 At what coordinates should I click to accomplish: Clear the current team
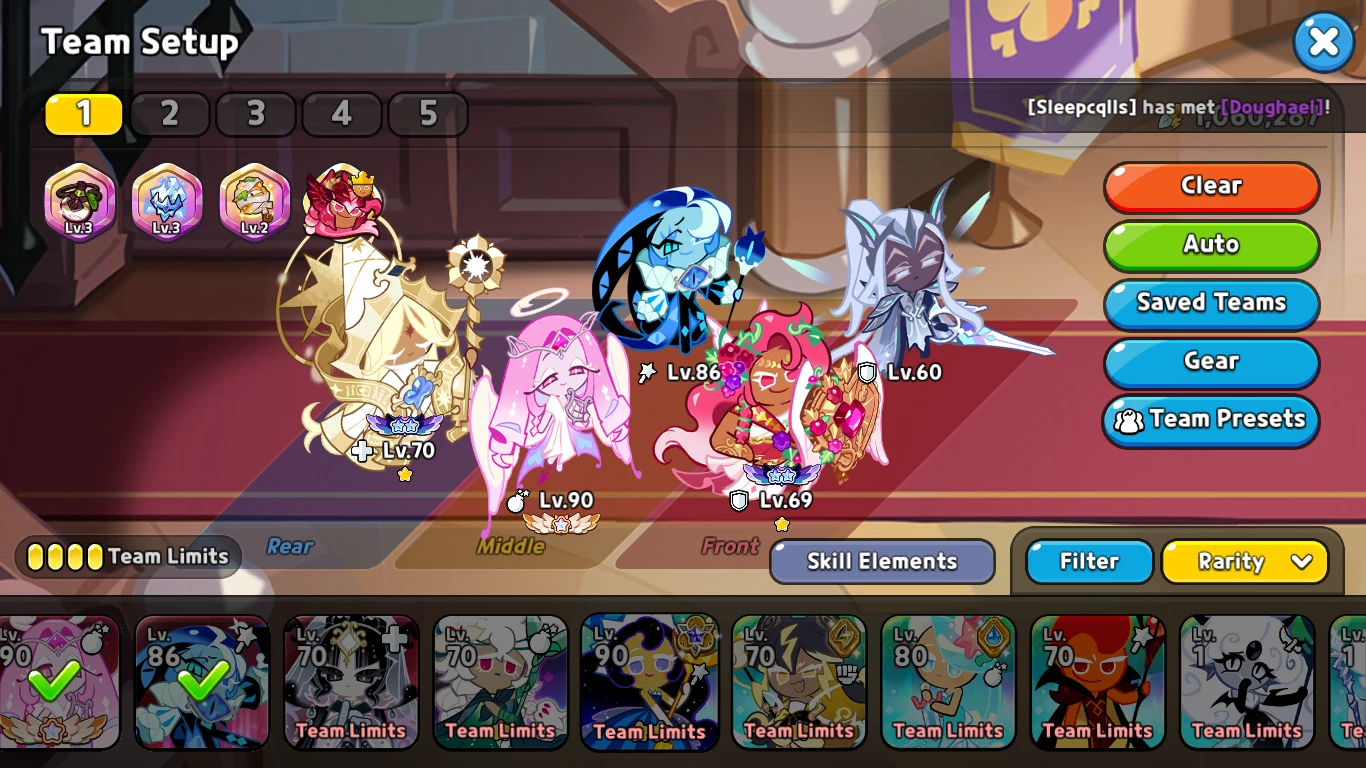click(1211, 186)
